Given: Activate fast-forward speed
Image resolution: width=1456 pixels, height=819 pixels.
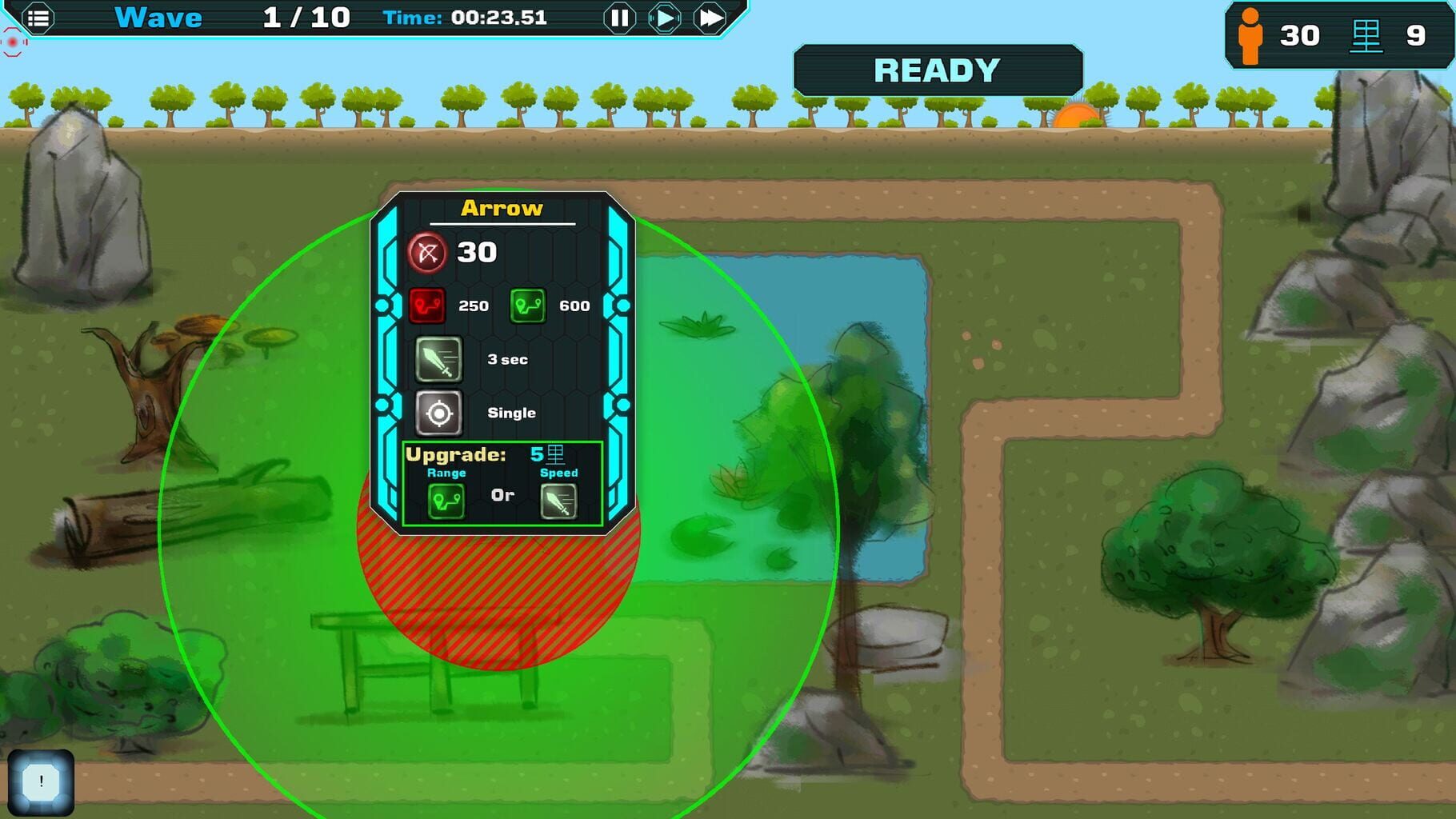Looking at the screenshot, I should coord(710,18).
